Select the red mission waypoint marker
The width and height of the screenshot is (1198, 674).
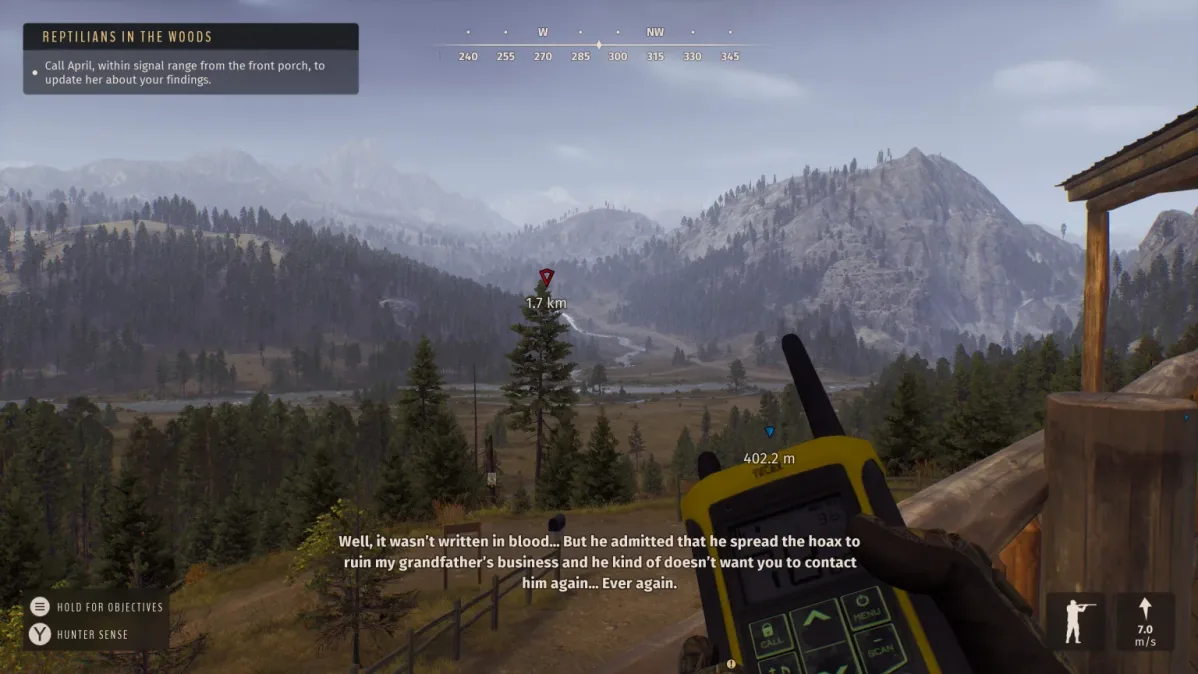pyautogui.click(x=546, y=277)
